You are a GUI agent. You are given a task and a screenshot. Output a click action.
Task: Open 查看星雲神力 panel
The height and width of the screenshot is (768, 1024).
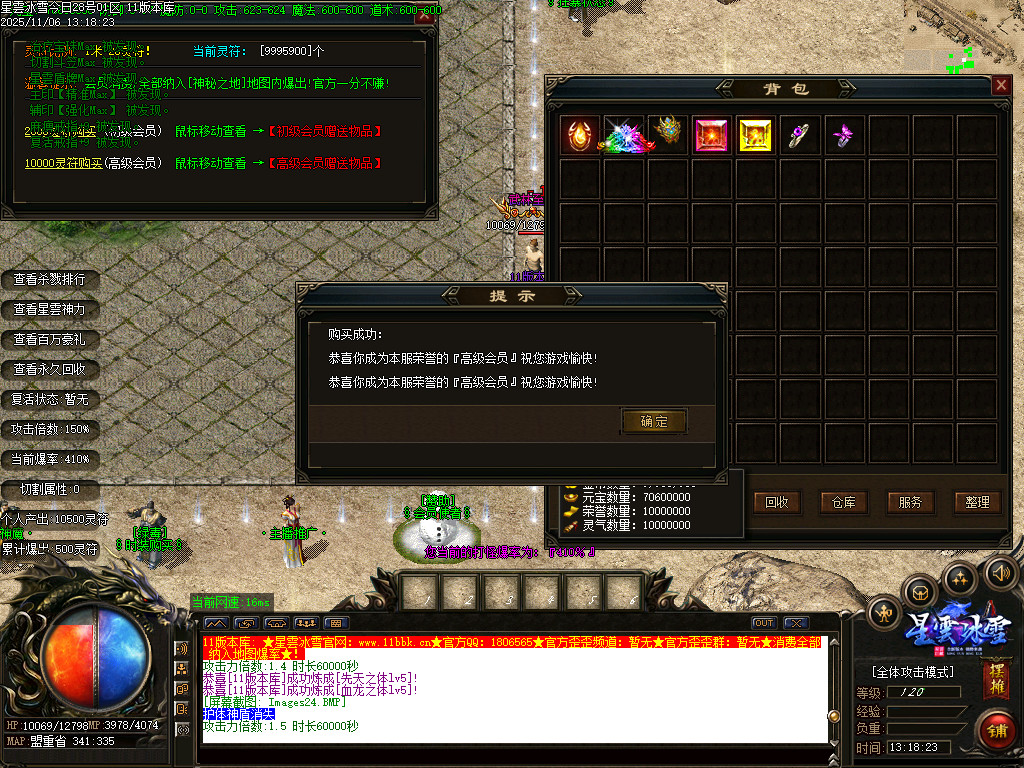point(49,310)
